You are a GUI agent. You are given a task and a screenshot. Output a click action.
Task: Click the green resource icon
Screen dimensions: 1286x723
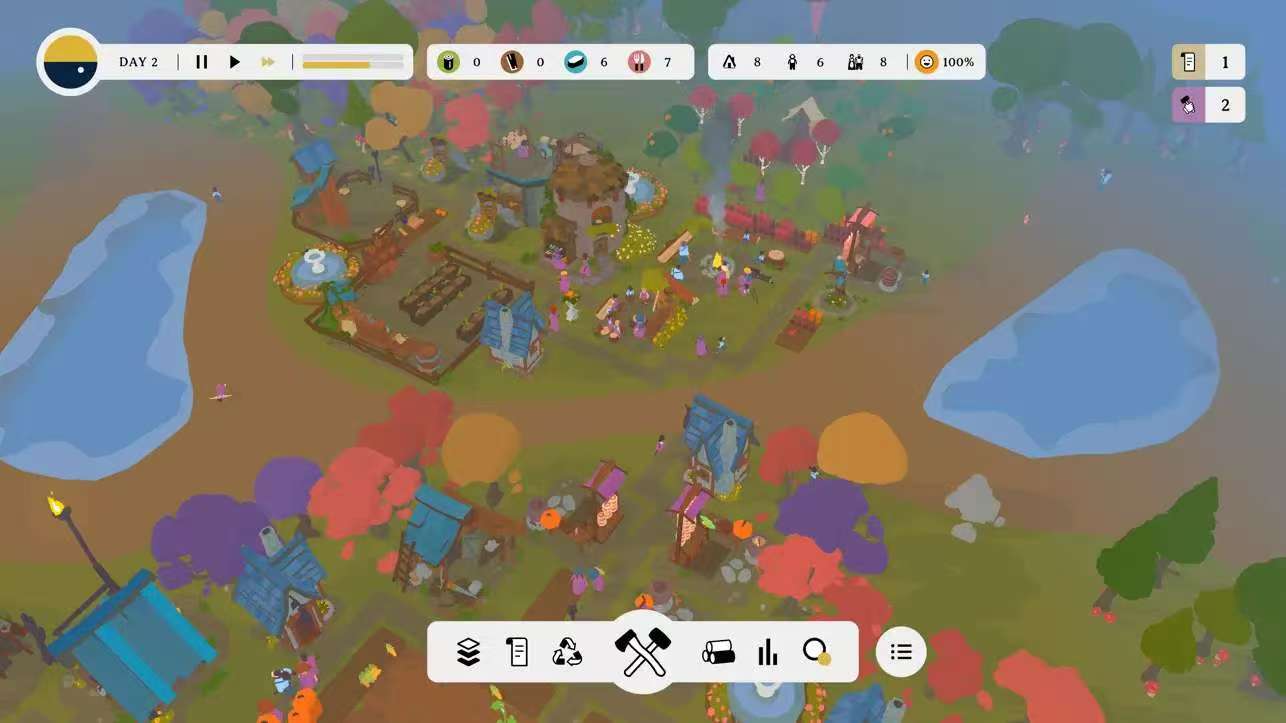(449, 62)
